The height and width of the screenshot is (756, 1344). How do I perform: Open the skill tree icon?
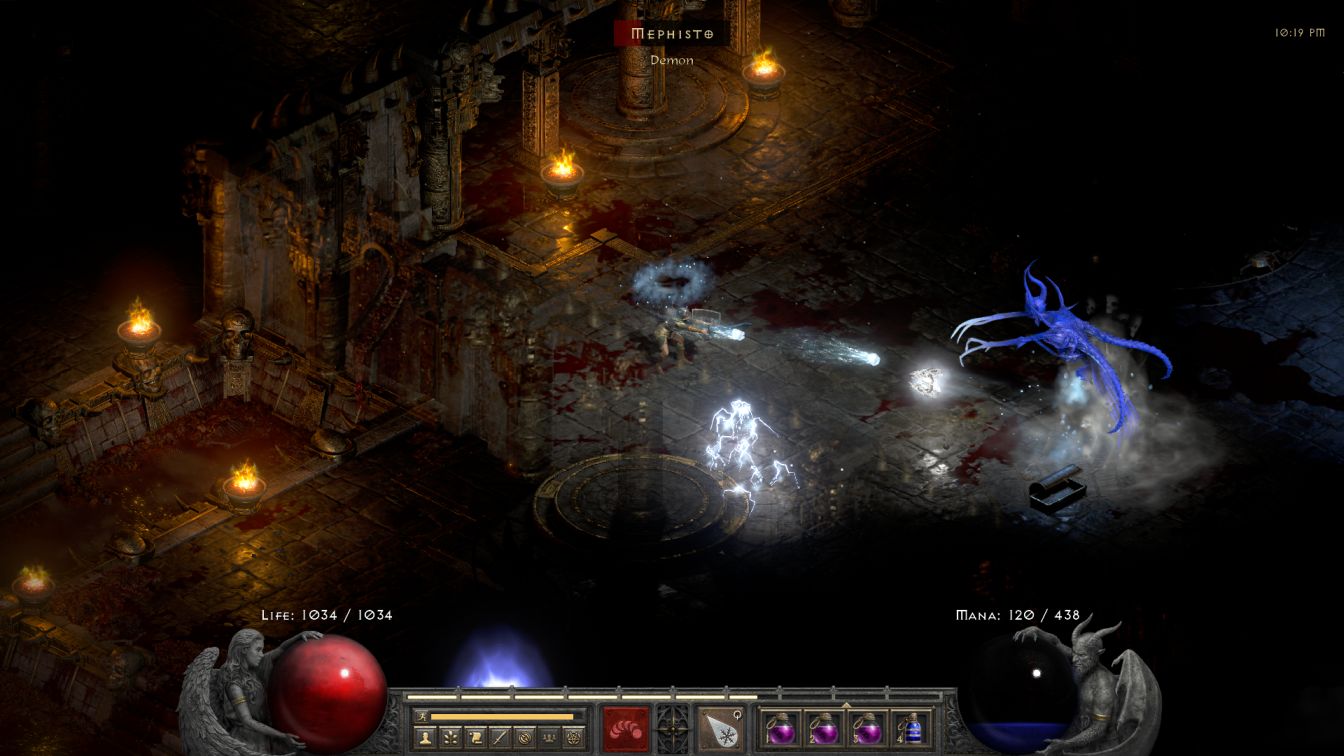pos(451,738)
